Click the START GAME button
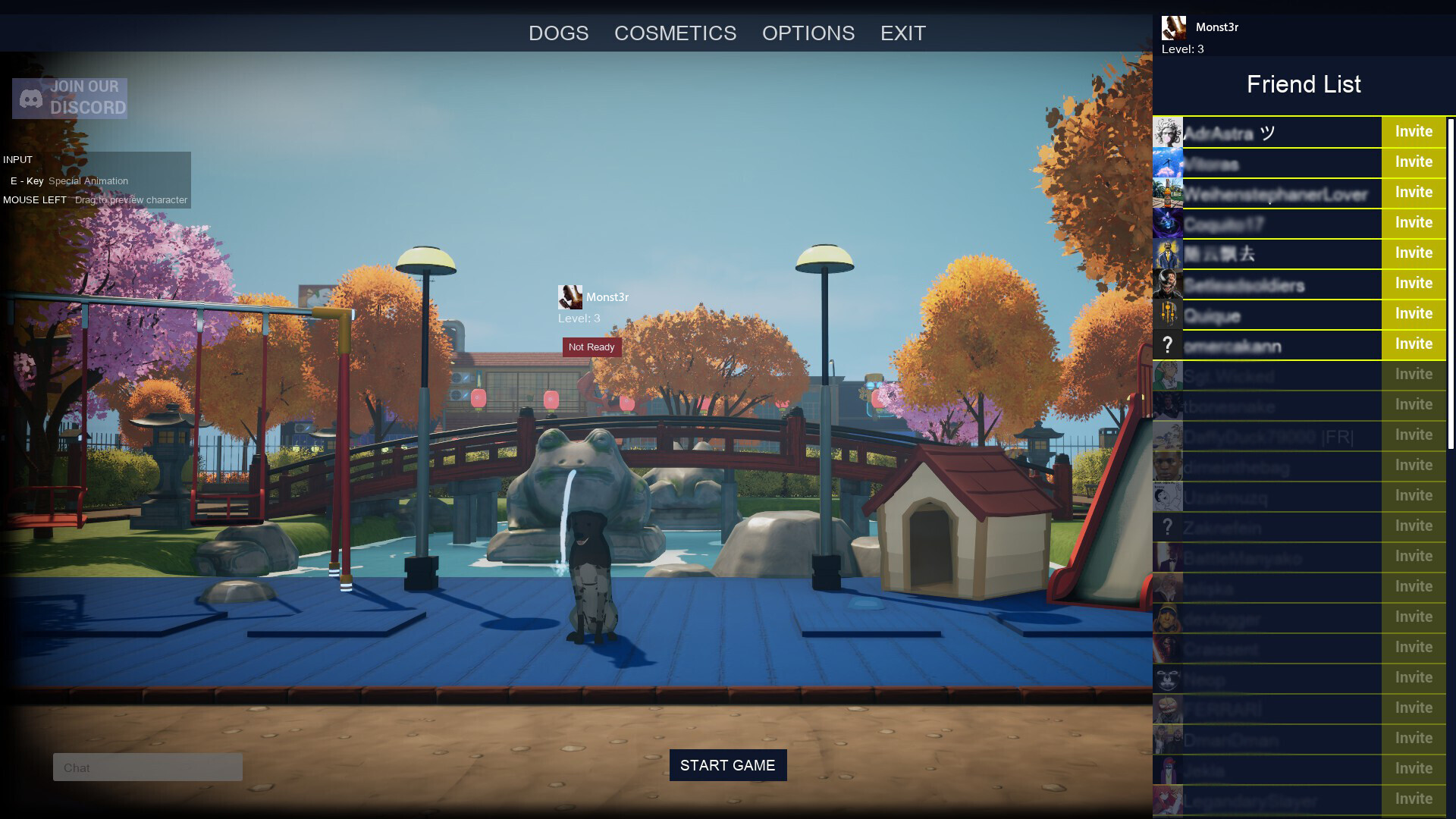1456x819 pixels. click(727, 765)
